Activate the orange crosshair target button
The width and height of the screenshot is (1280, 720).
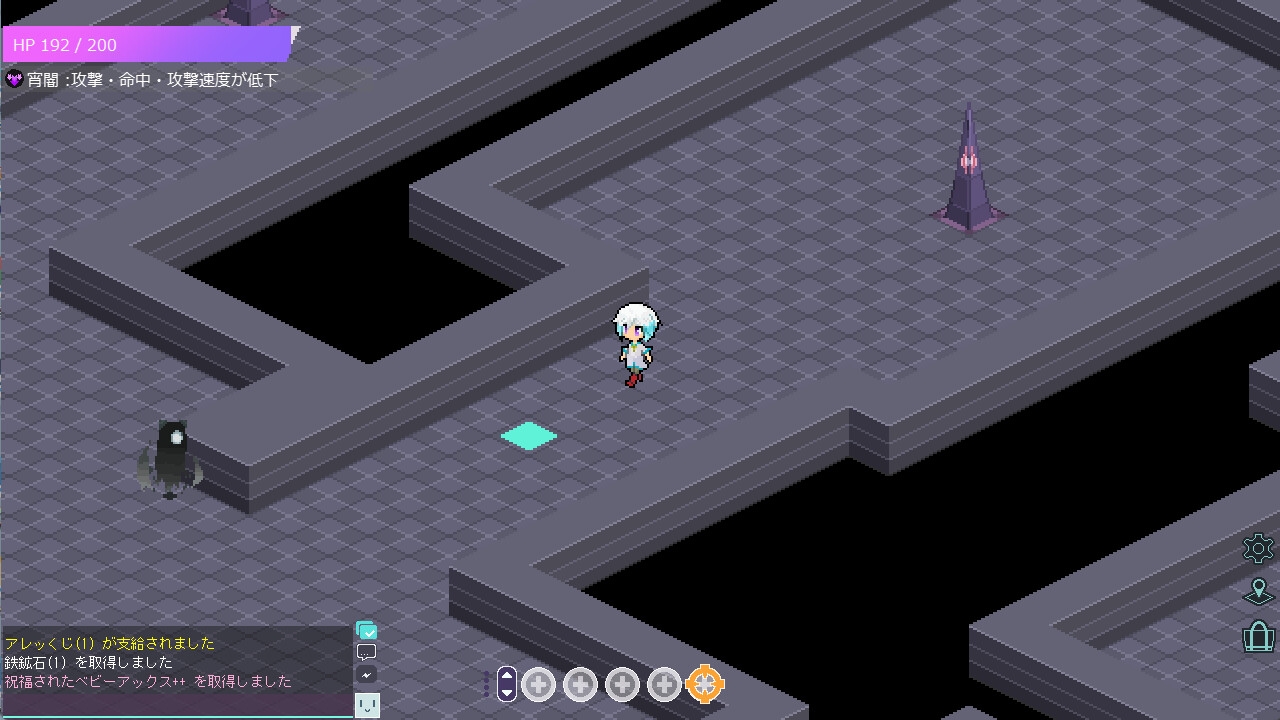(x=705, y=684)
